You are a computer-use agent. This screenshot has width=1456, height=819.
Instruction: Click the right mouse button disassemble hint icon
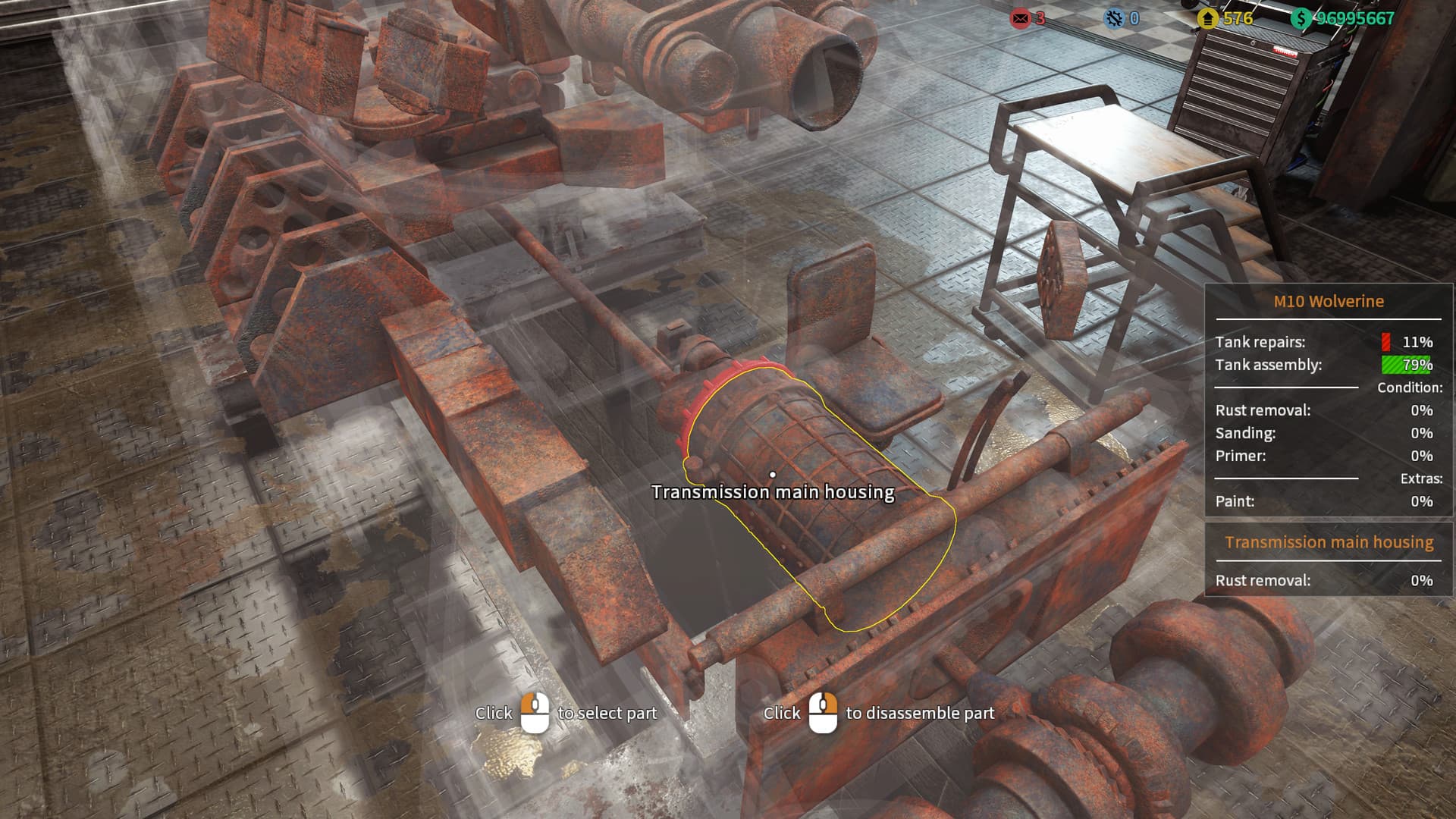click(x=823, y=713)
